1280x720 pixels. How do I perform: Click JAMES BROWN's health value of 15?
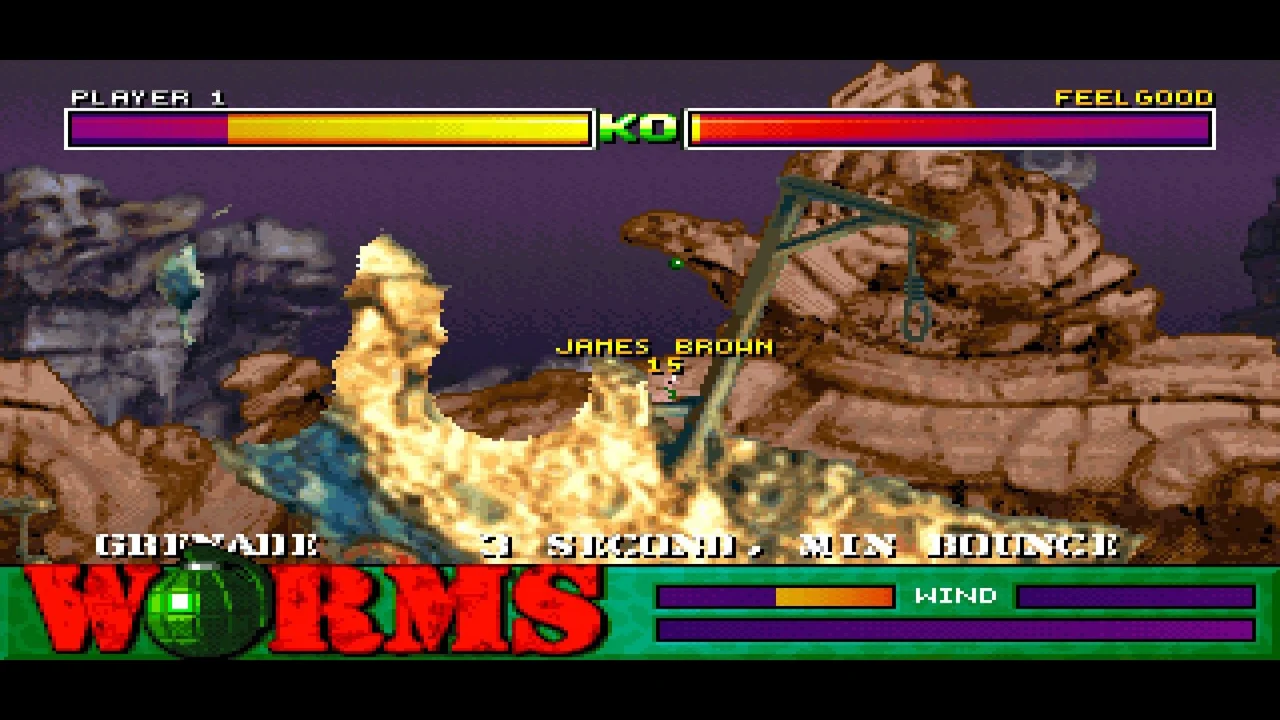[665, 365]
